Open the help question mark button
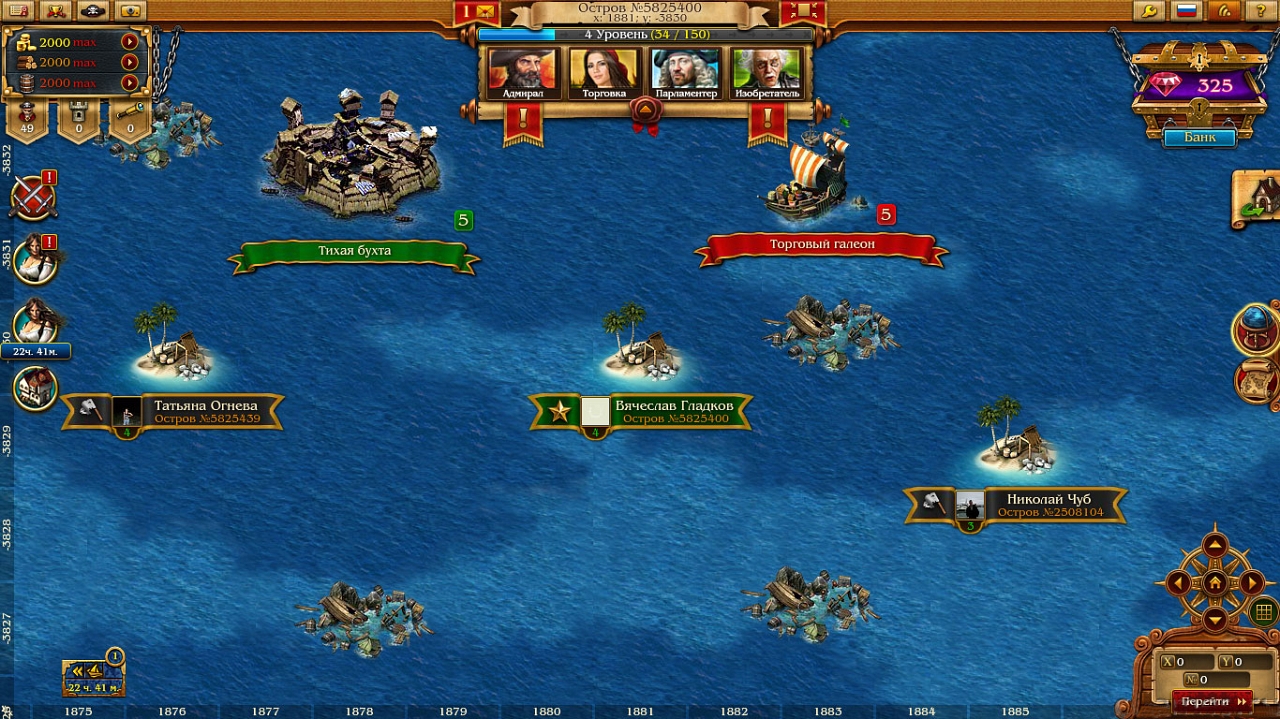This screenshot has width=1280, height=719. pyautogui.click(x=1261, y=11)
